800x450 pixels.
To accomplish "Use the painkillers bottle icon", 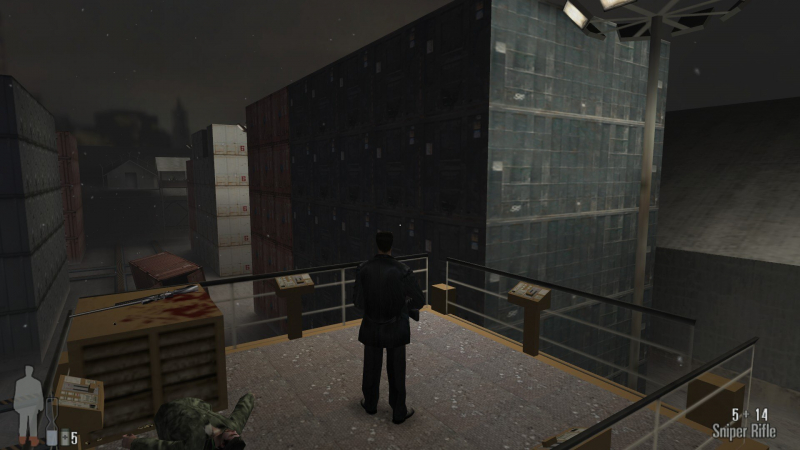I will click(64, 438).
